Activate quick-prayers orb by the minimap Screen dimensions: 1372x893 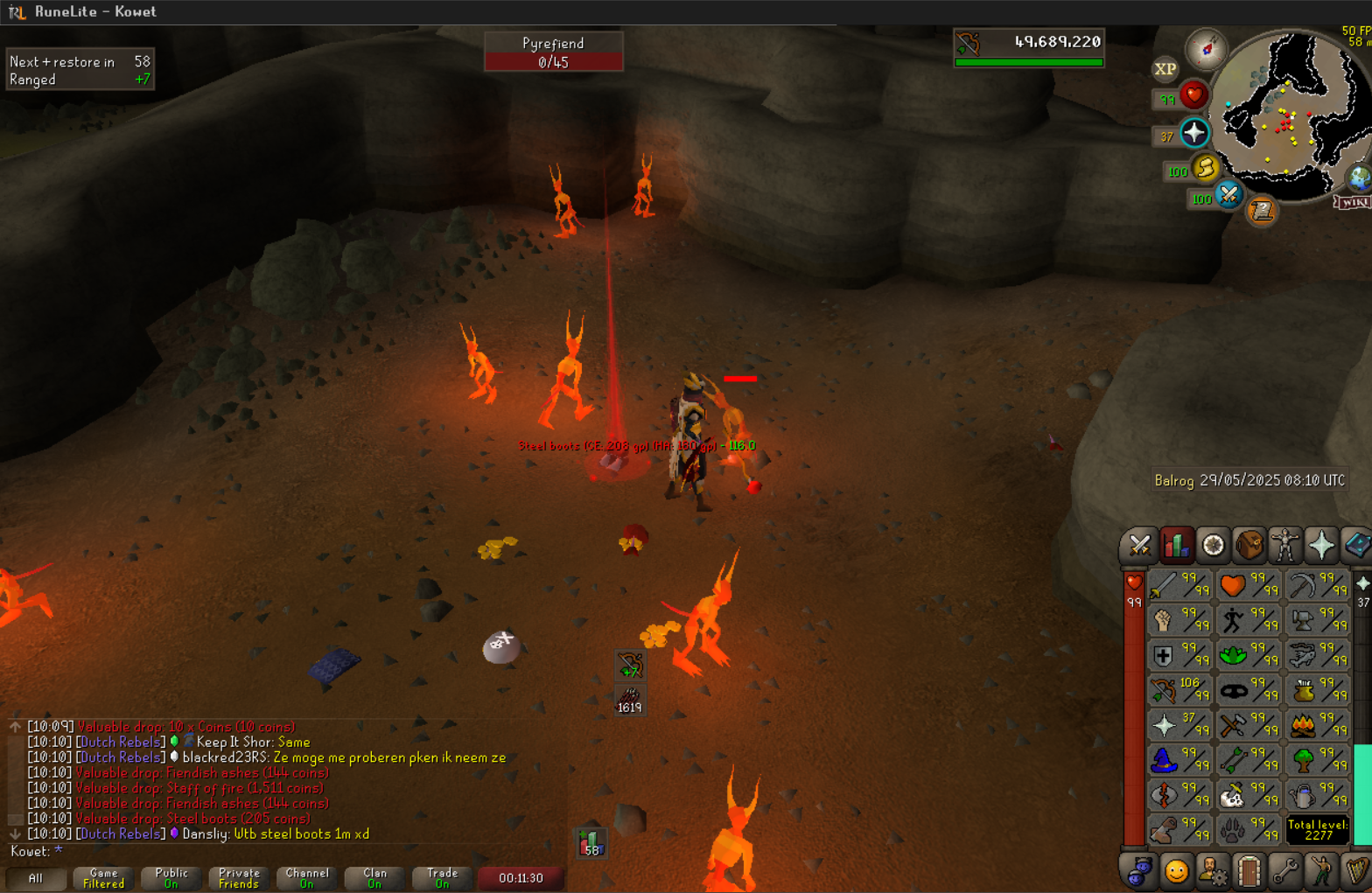point(1194,133)
